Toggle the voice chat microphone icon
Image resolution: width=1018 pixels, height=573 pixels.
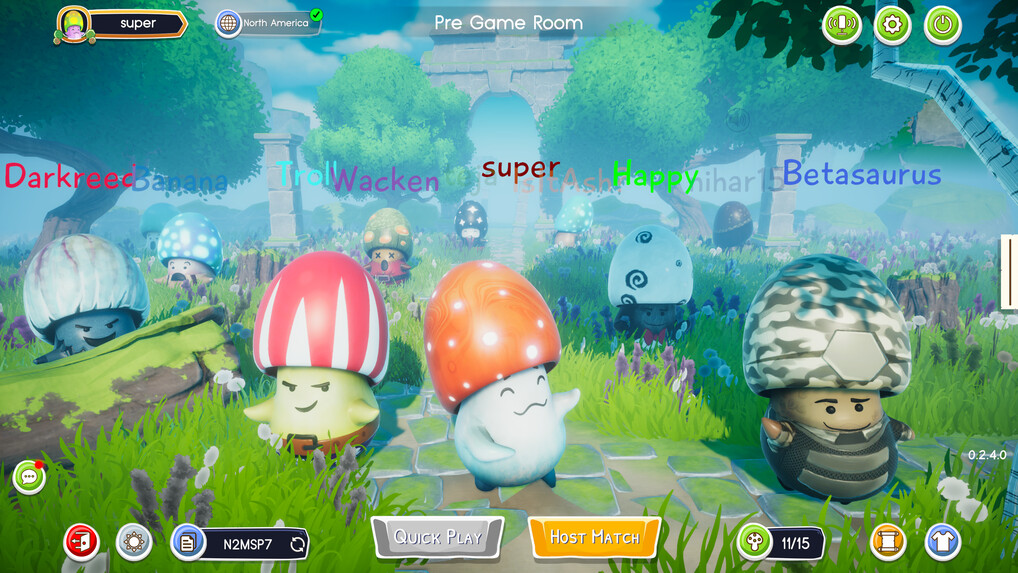click(x=842, y=25)
